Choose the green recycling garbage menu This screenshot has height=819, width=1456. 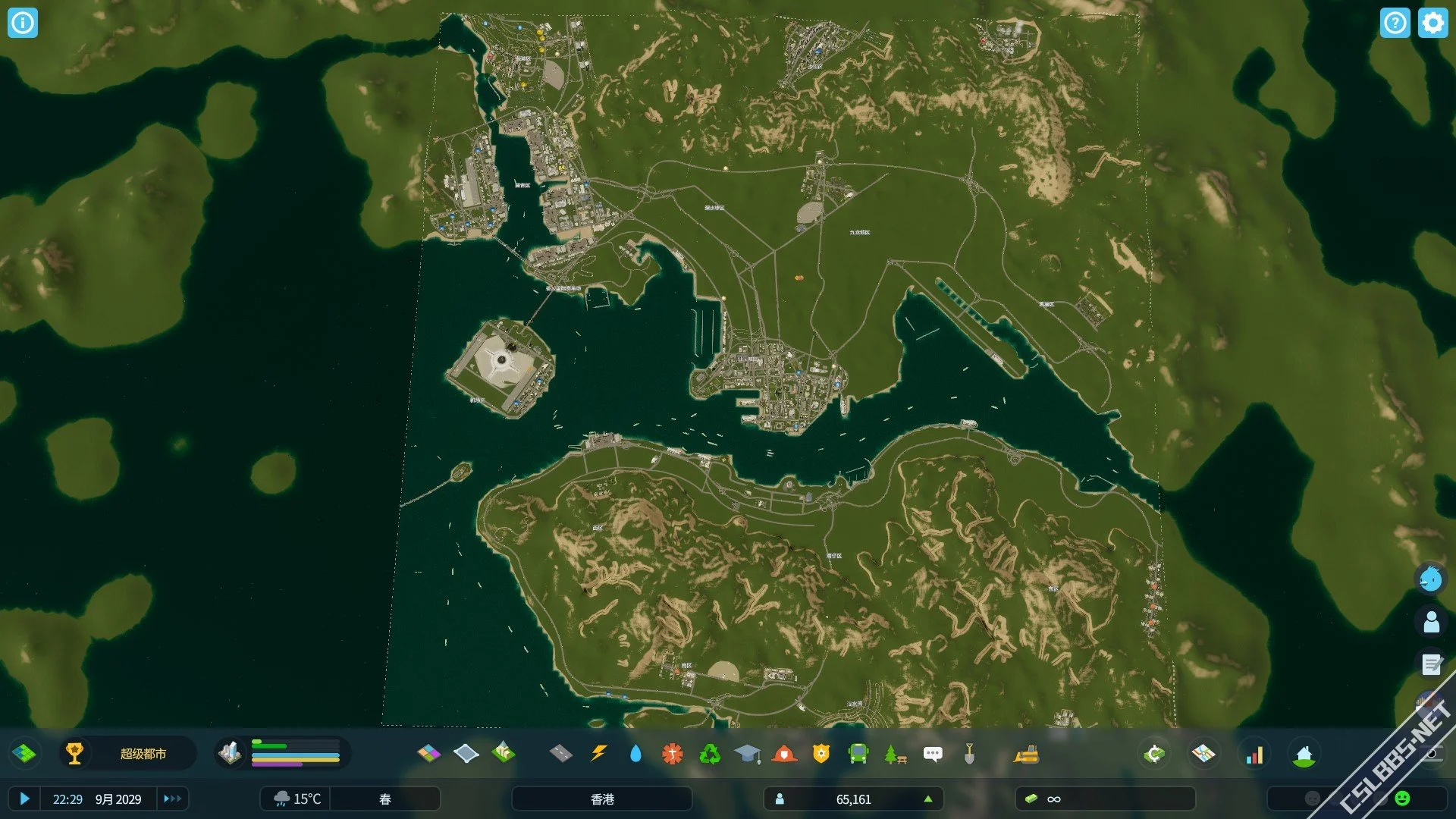click(x=710, y=754)
